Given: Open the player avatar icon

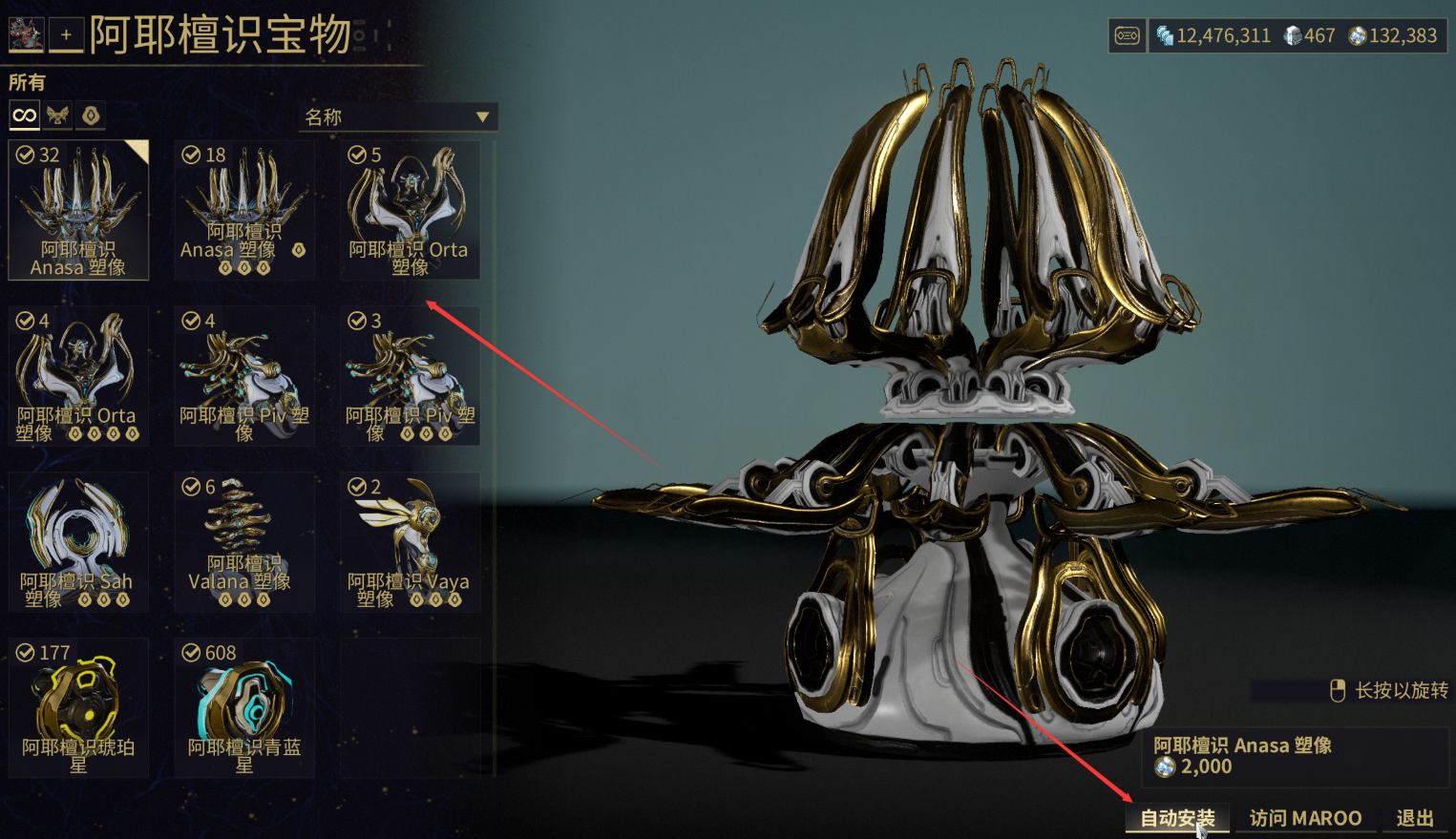Looking at the screenshot, I should [25, 34].
